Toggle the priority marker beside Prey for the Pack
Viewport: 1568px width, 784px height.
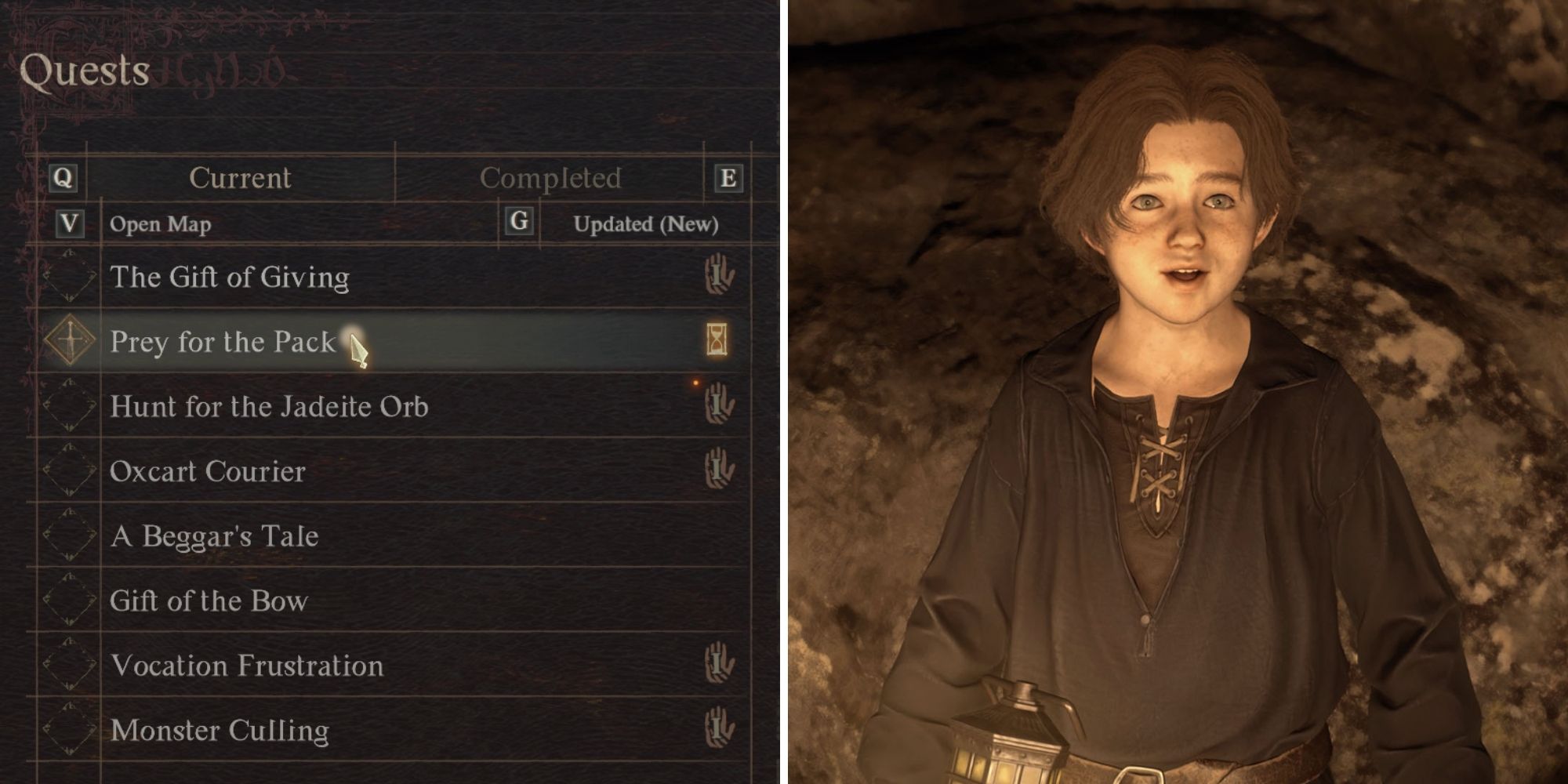pos(70,340)
